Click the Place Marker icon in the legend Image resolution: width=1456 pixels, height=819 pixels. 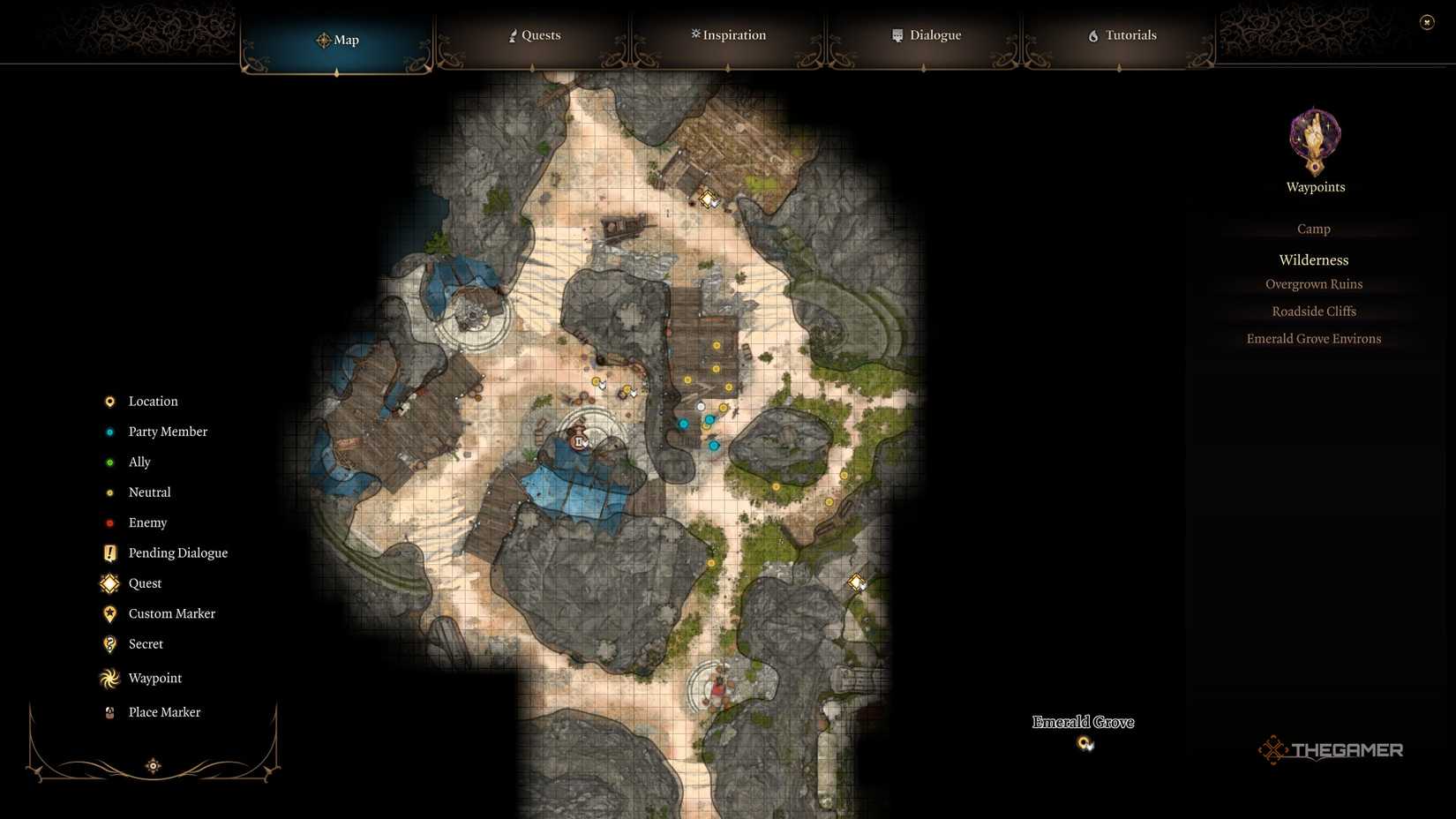coord(109,711)
